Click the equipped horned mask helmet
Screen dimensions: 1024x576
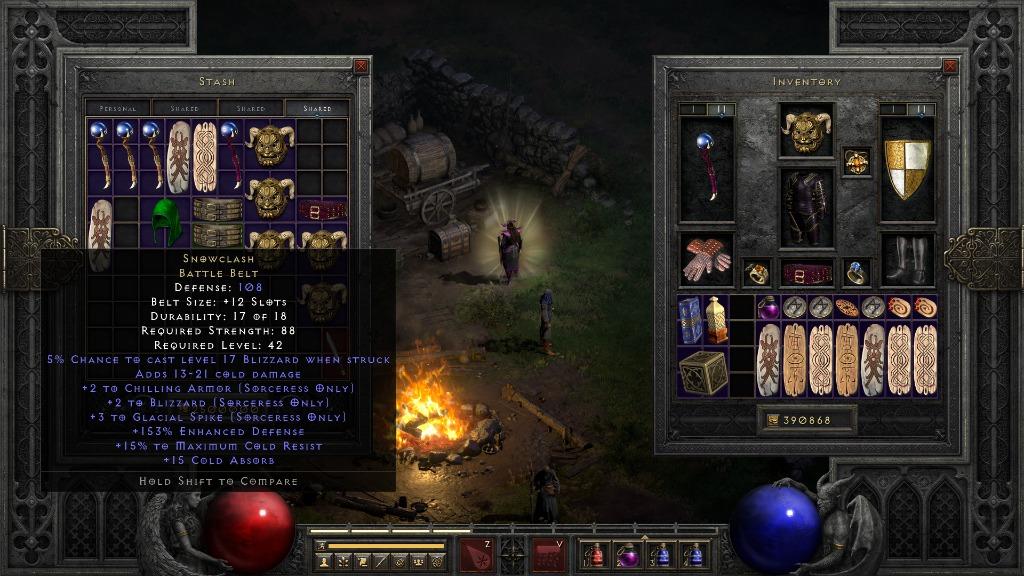pos(806,131)
